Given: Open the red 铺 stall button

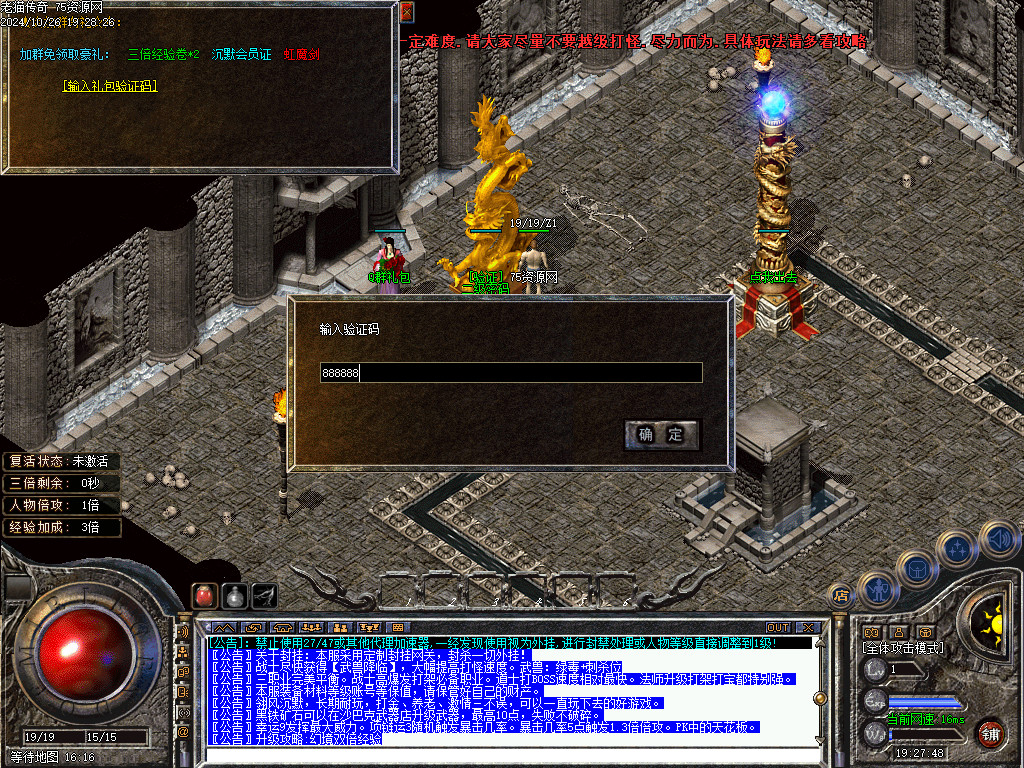Looking at the screenshot, I should (x=990, y=733).
